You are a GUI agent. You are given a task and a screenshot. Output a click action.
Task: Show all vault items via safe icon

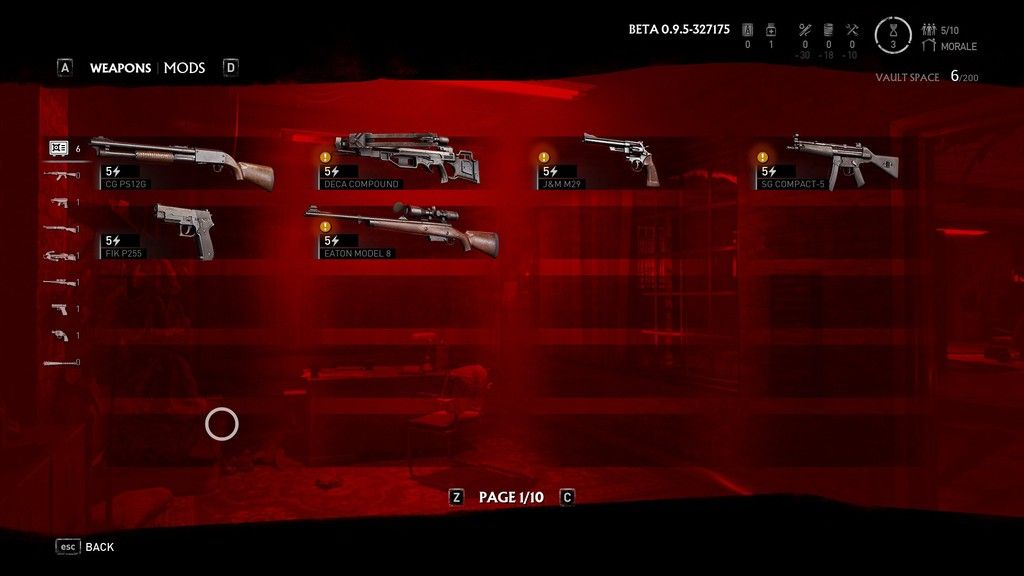click(x=58, y=149)
